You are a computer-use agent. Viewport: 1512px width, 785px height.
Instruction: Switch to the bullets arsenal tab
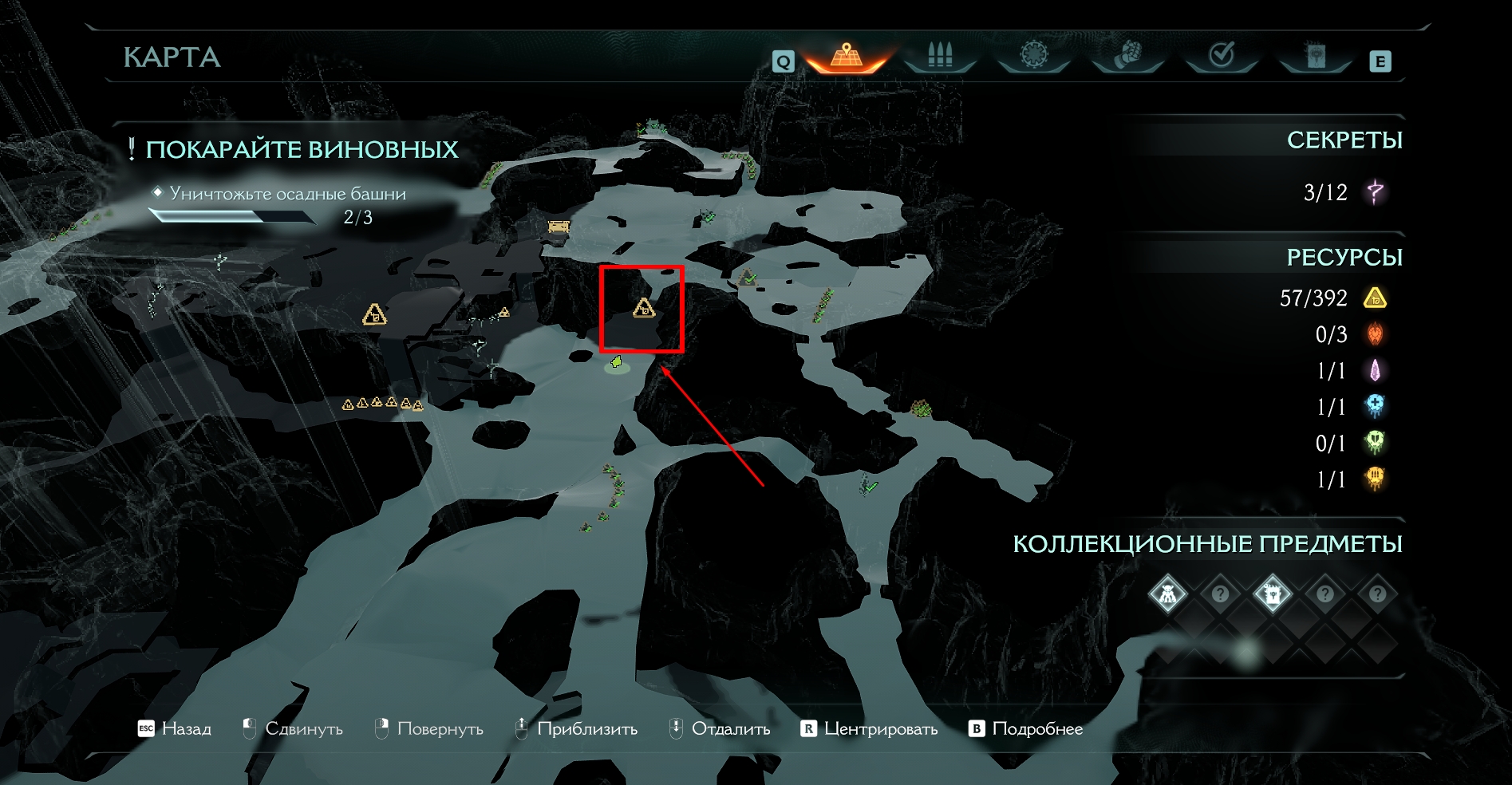tap(940, 56)
